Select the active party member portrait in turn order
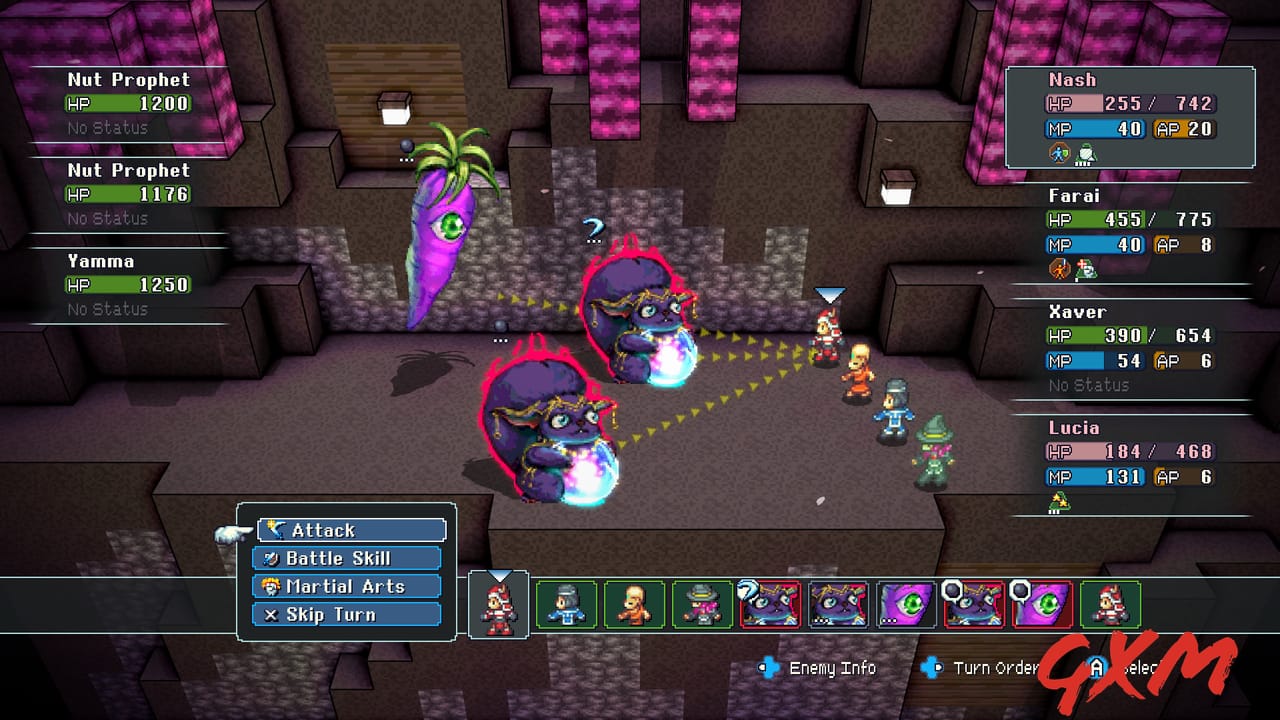Image resolution: width=1280 pixels, height=720 pixels. click(498, 605)
